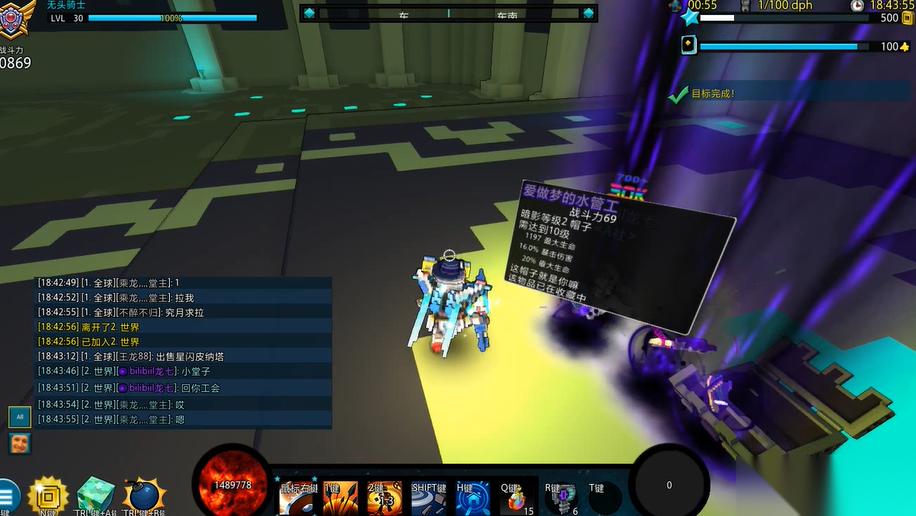Click the face portrait icon under chat
Image resolution: width=916 pixels, height=516 pixels.
19,443
